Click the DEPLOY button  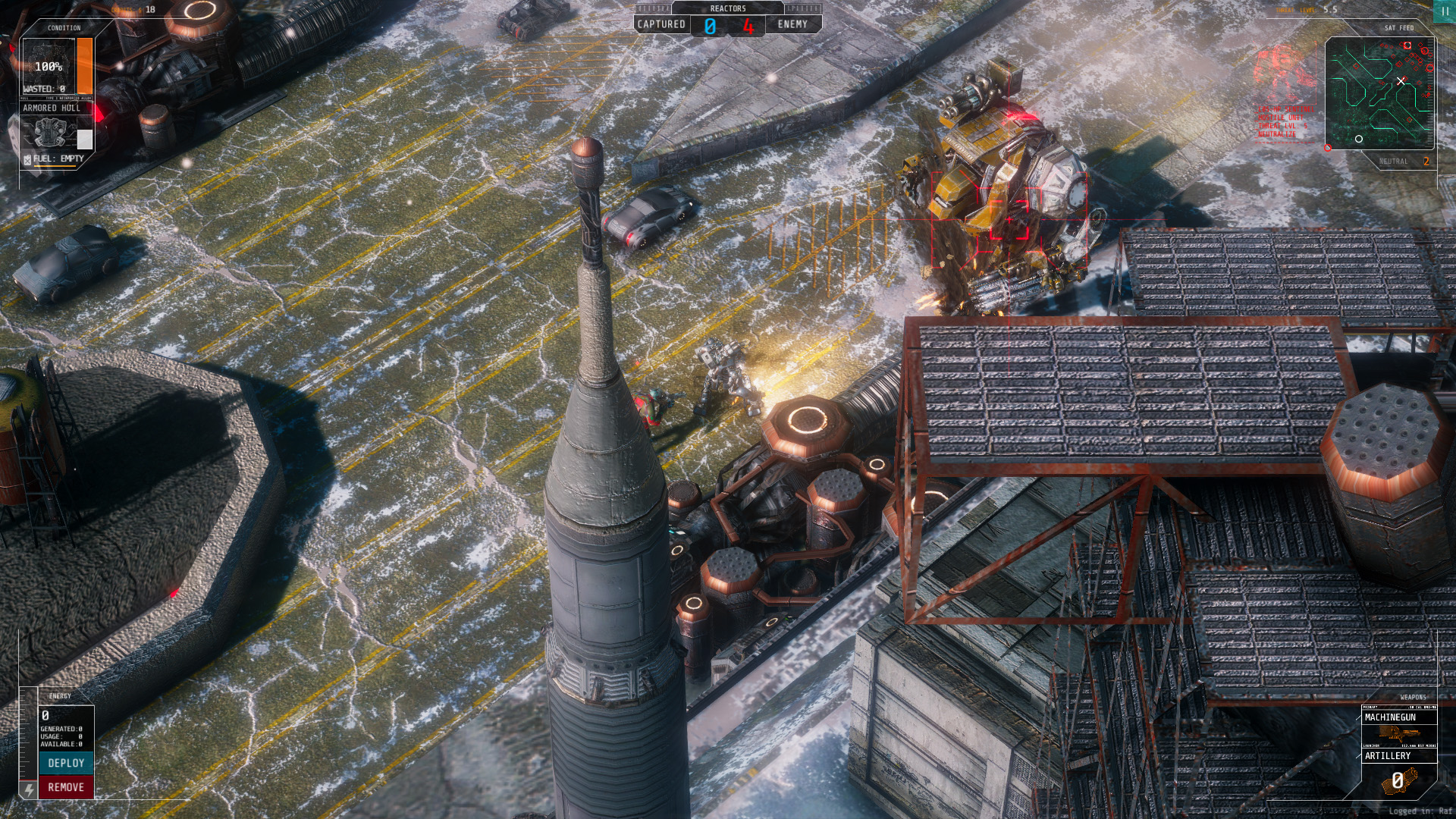66,763
